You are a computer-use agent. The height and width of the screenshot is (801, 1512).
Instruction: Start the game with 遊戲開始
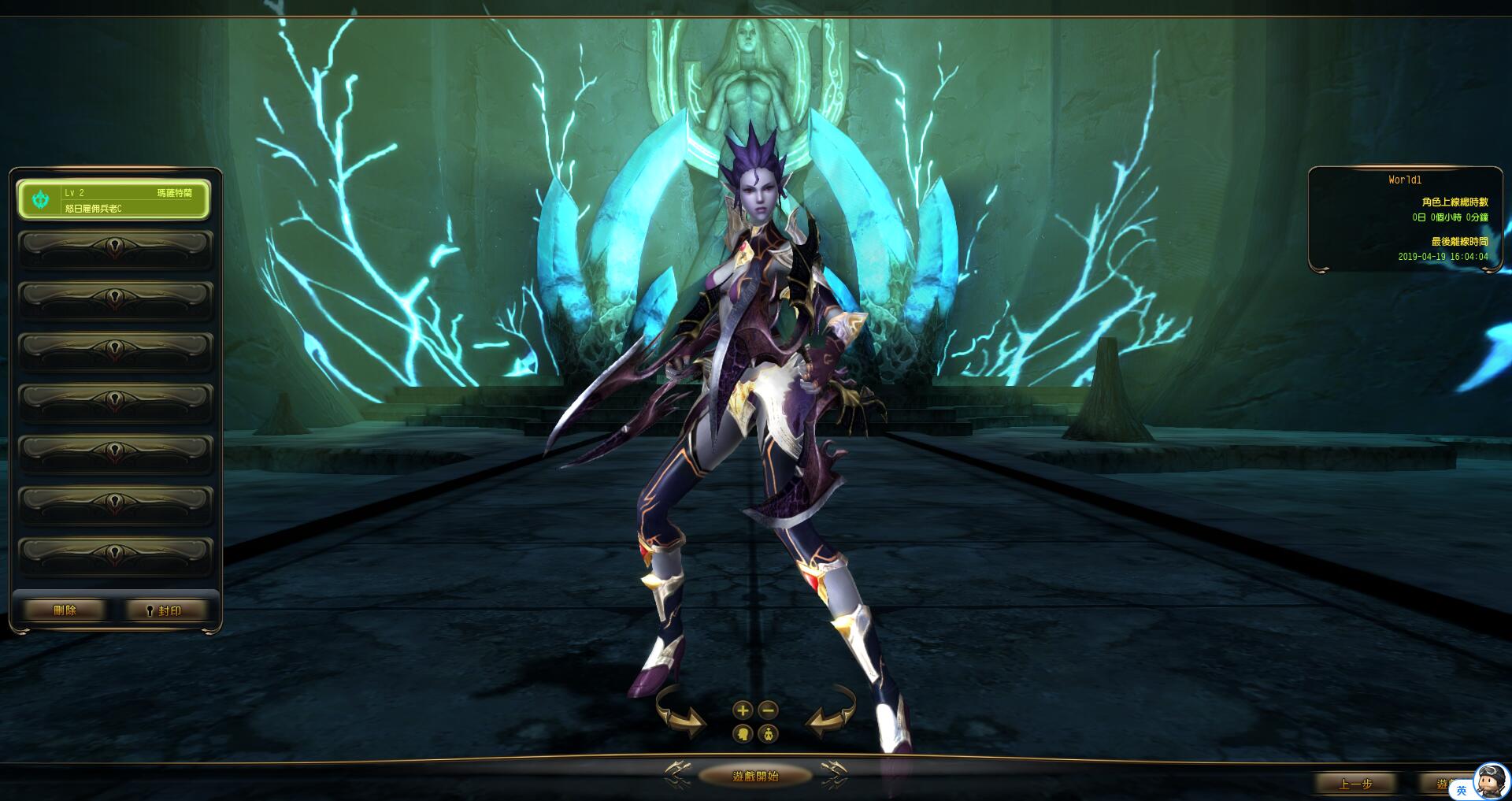[755, 776]
